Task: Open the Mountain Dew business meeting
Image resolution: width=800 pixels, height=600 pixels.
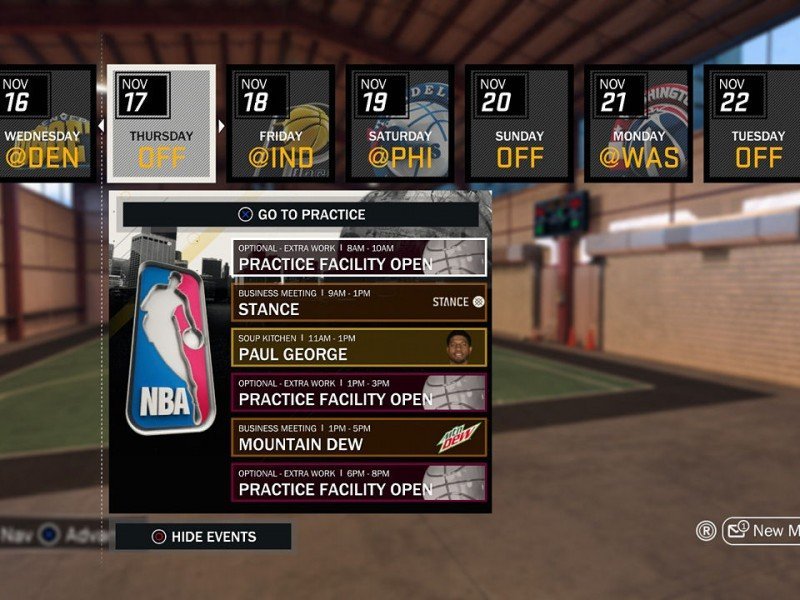Action: (x=359, y=437)
